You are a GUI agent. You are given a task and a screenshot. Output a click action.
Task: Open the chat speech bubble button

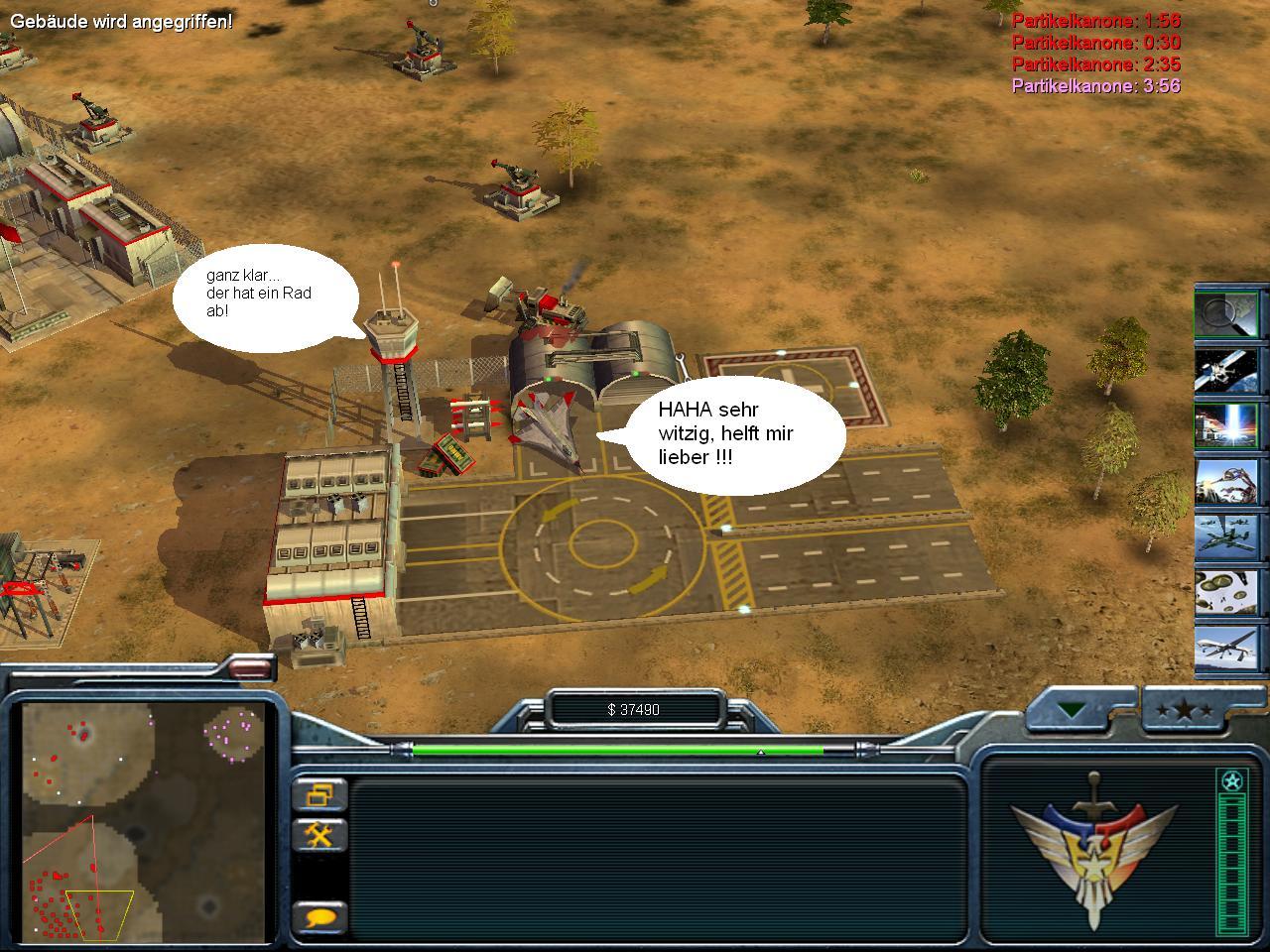pos(320,916)
